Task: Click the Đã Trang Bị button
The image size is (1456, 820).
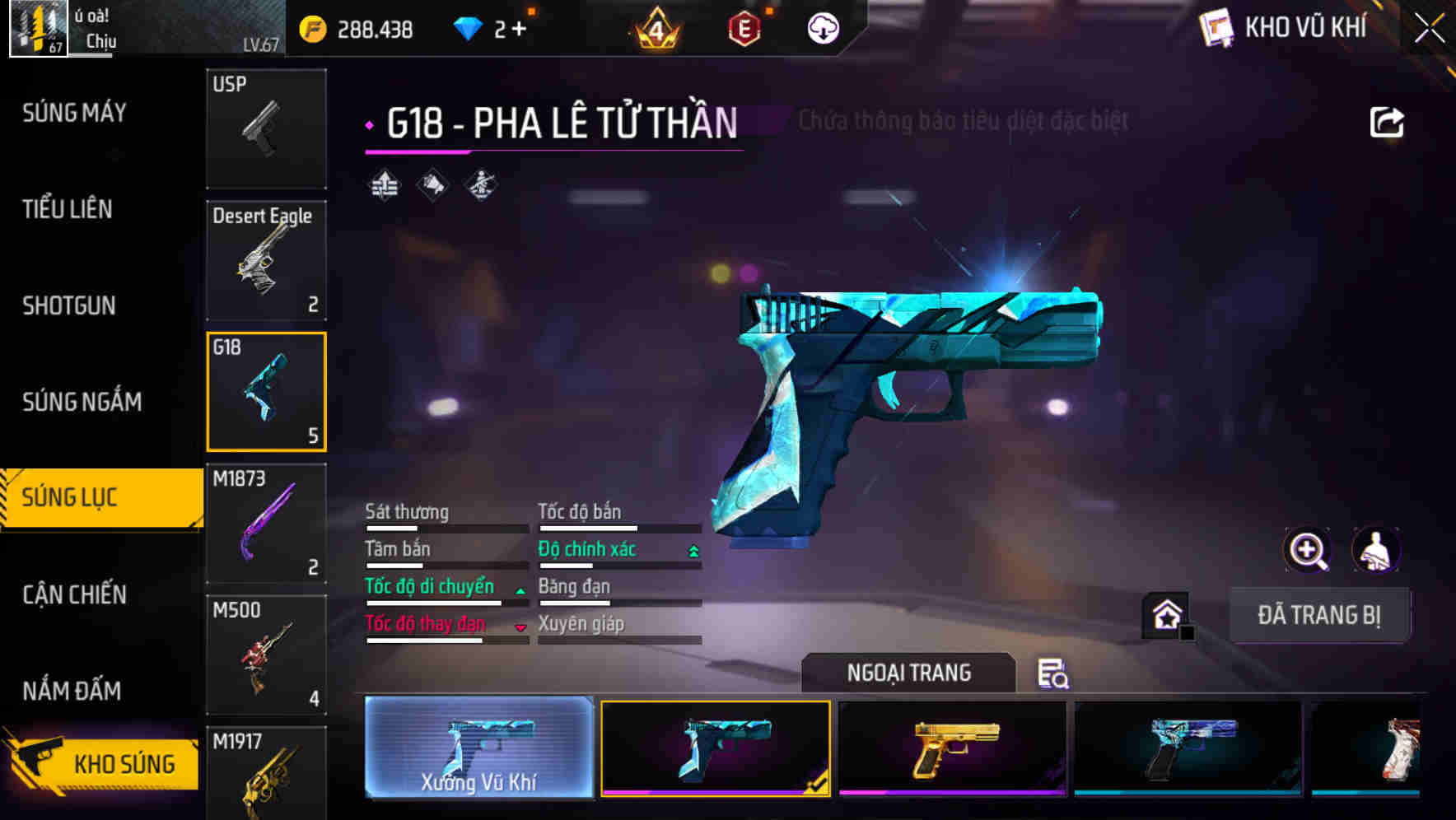Action: 1319,615
